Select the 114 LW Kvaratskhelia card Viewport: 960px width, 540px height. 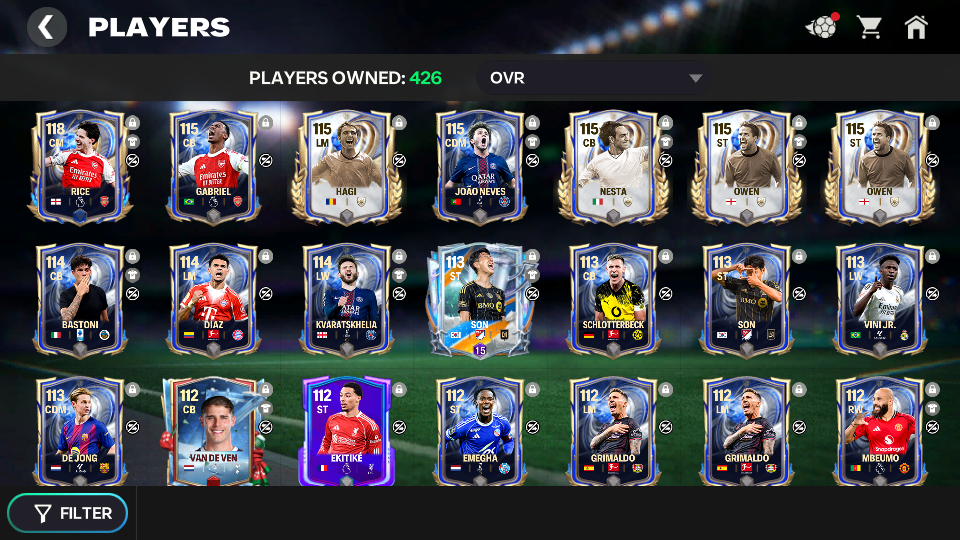pyautogui.click(x=346, y=298)
